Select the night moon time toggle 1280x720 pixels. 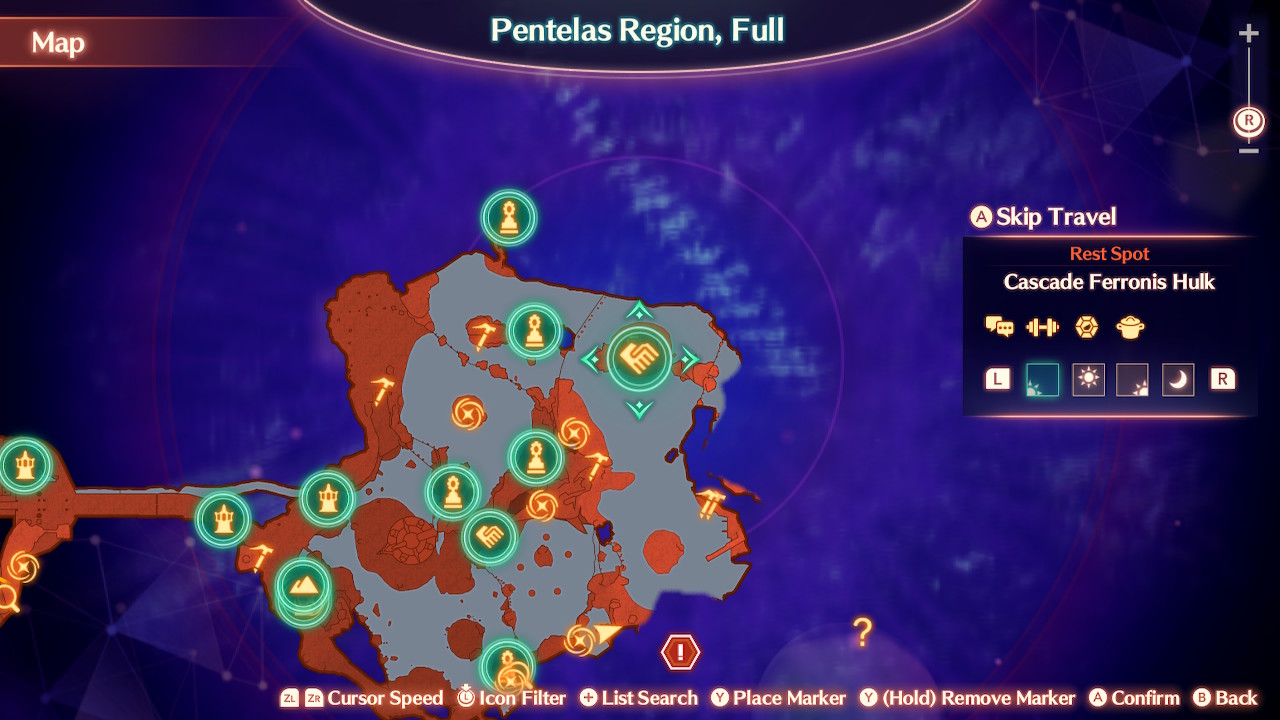coord(1177,379)
